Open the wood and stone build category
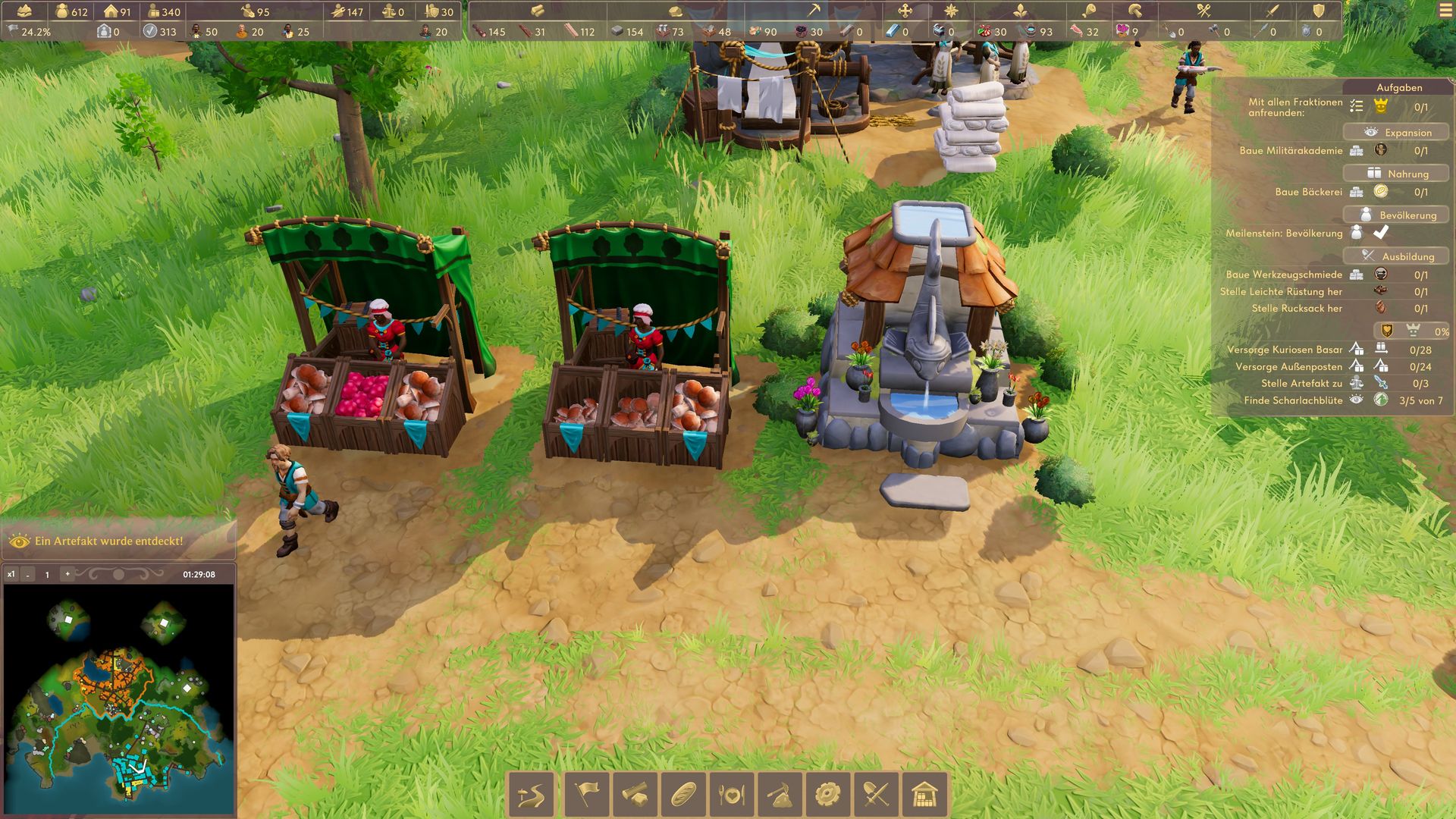The width and height of the screenshot is (1456, 819). 635,795
